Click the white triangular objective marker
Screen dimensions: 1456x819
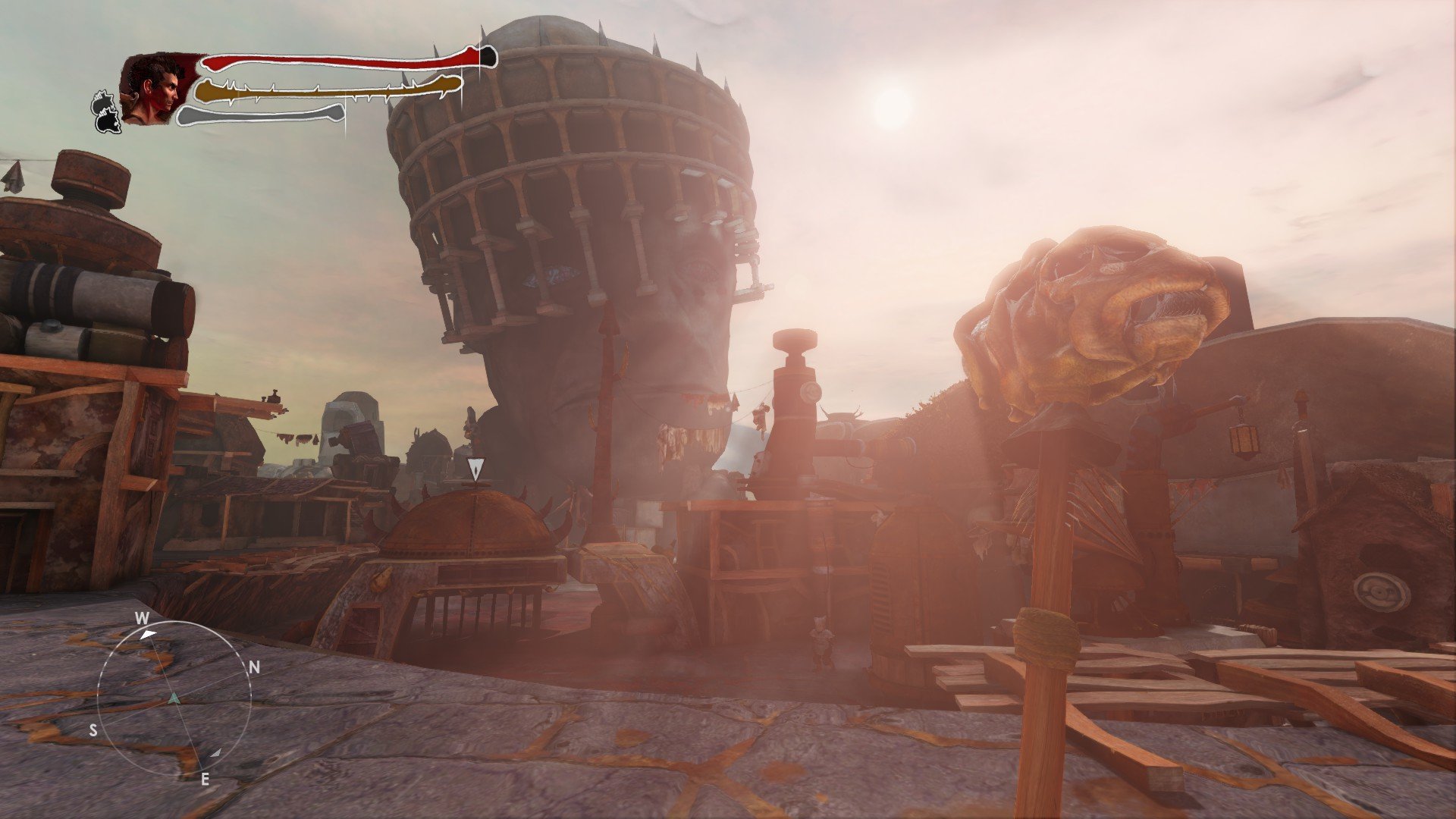475,469
